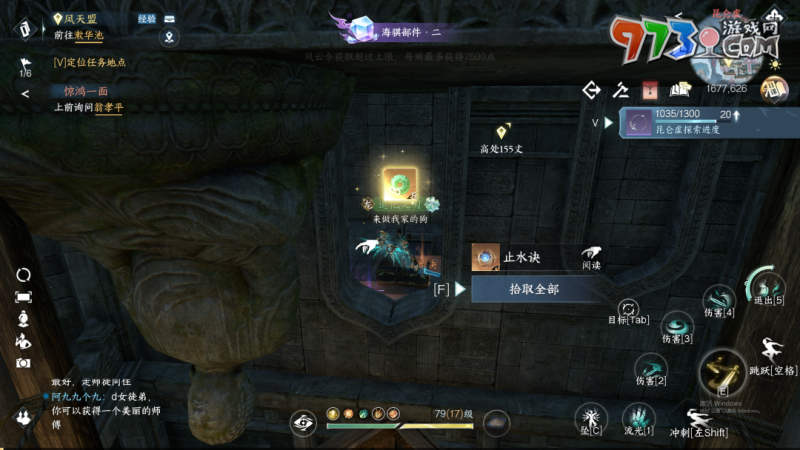Use the 流光[1] skill

tap(637, 416)
